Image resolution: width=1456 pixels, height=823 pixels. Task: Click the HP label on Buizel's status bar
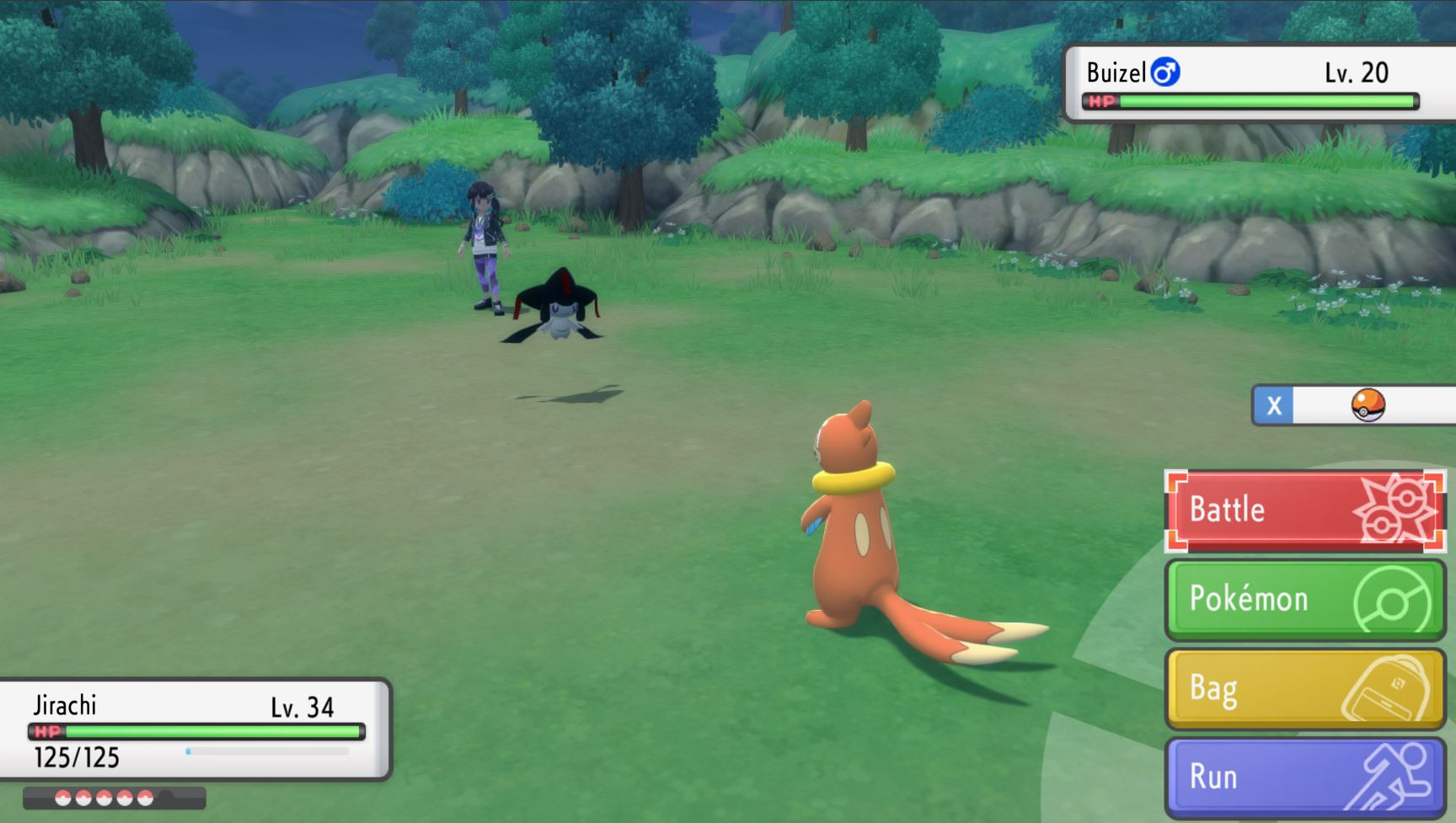click(1100, 103)
